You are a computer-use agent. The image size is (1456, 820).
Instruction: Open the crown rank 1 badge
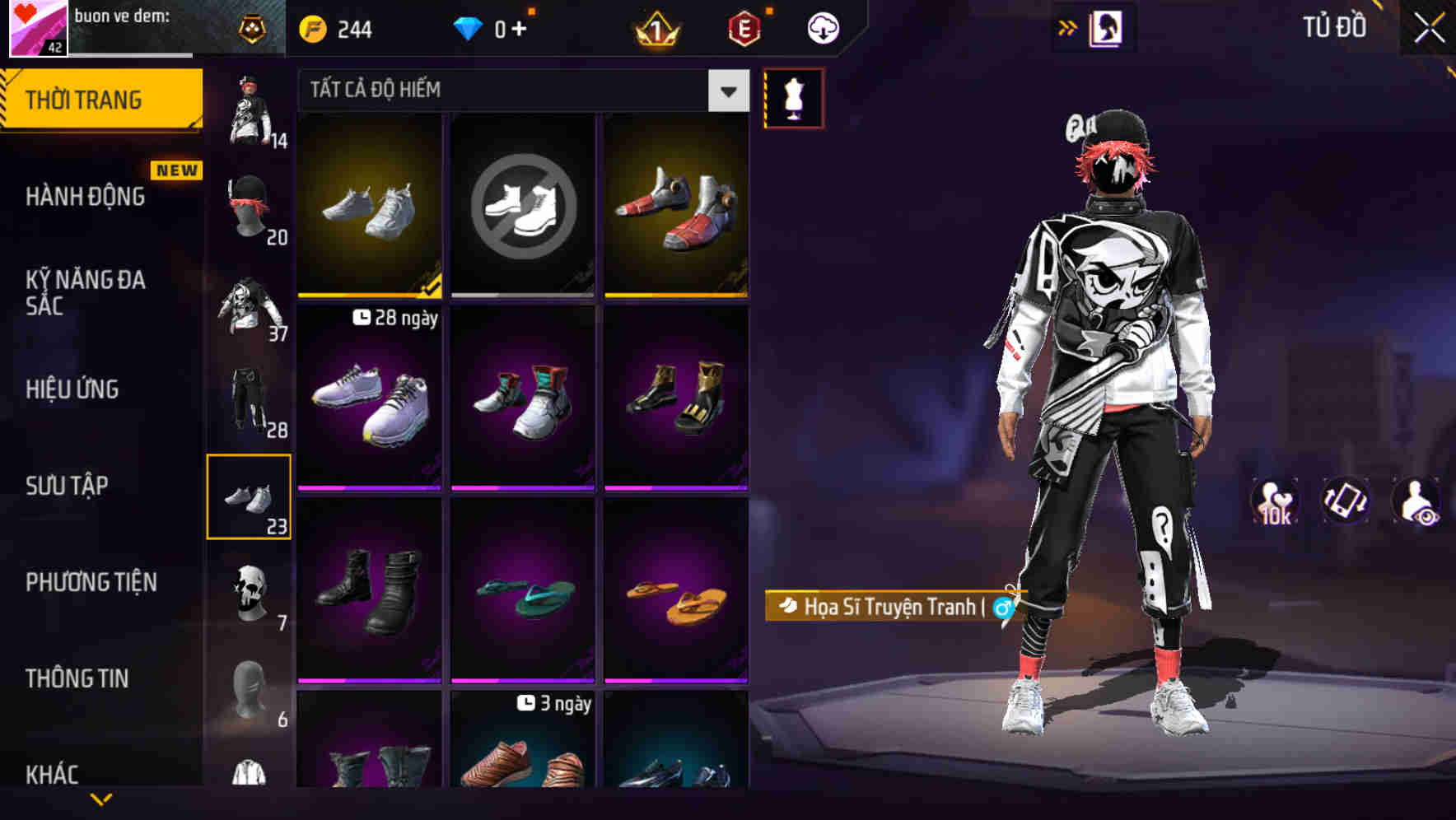click(655, 27)
